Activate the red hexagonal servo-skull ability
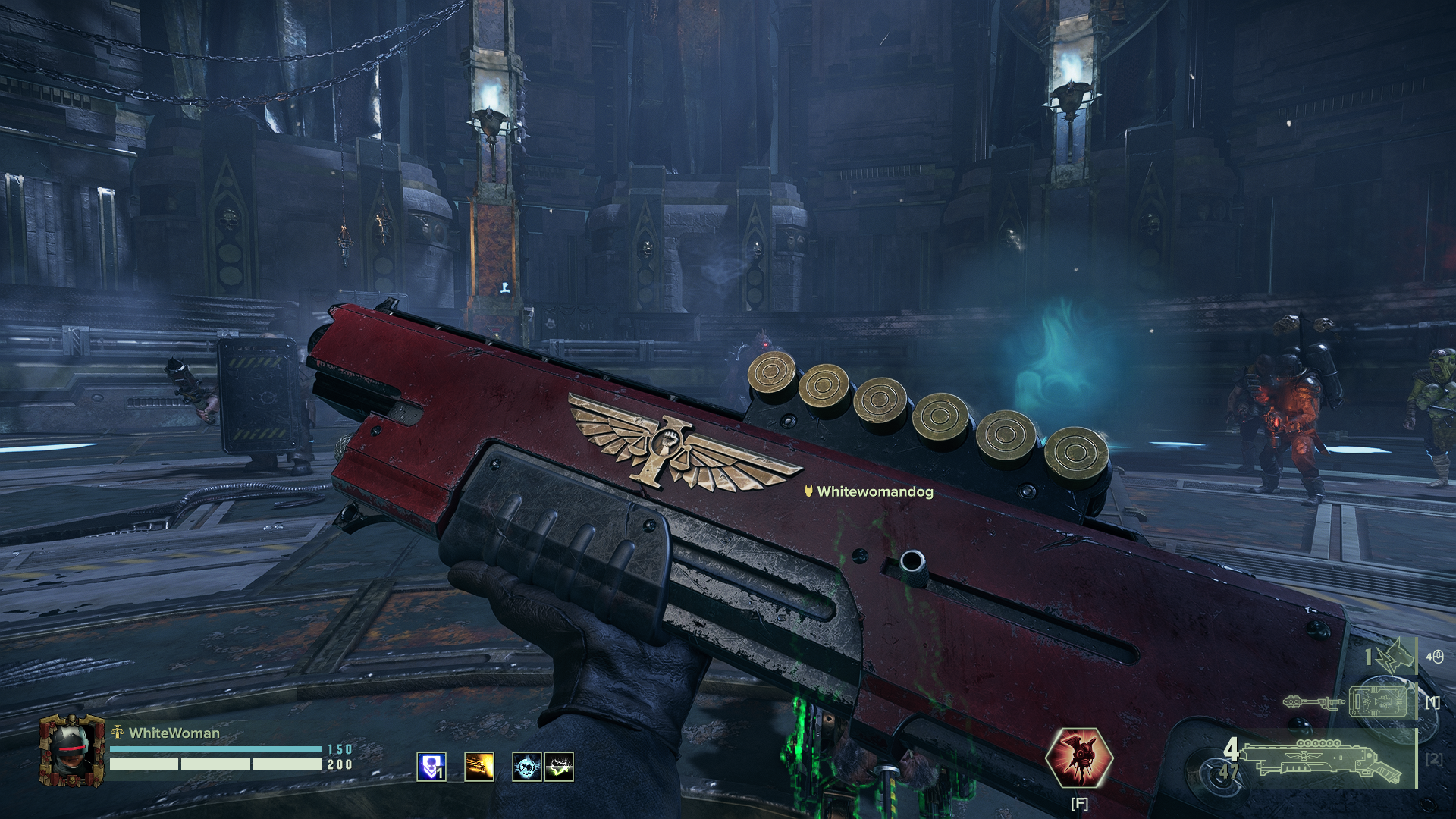This screenshot has height=819, width=1456. 1078,759
